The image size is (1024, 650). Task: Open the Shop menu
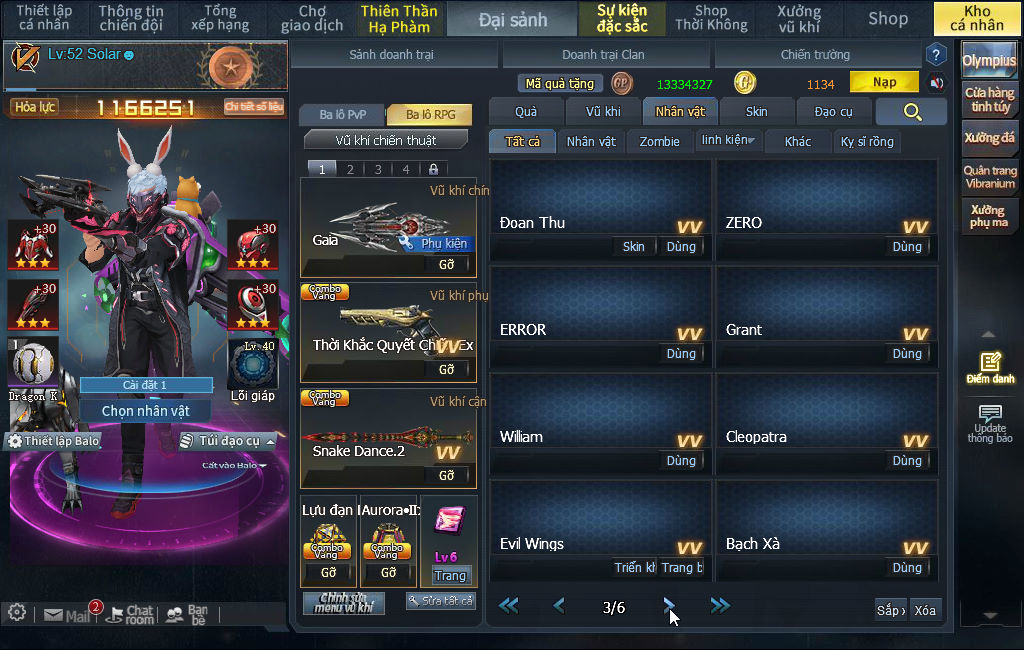pyautogui.click(x=887, y=18)
